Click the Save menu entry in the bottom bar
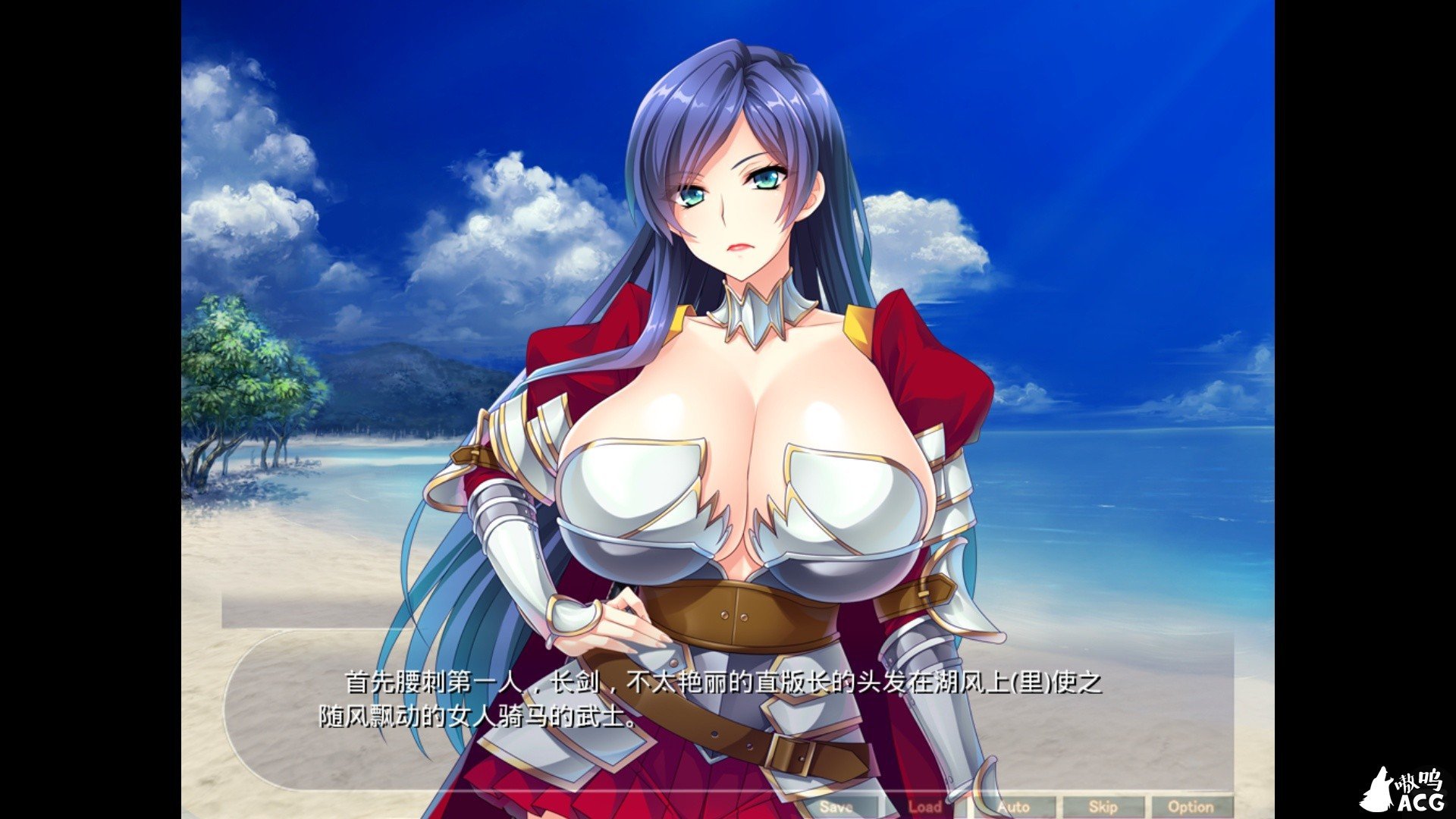Screen dimensions: 1456x819 pos(834,807)
